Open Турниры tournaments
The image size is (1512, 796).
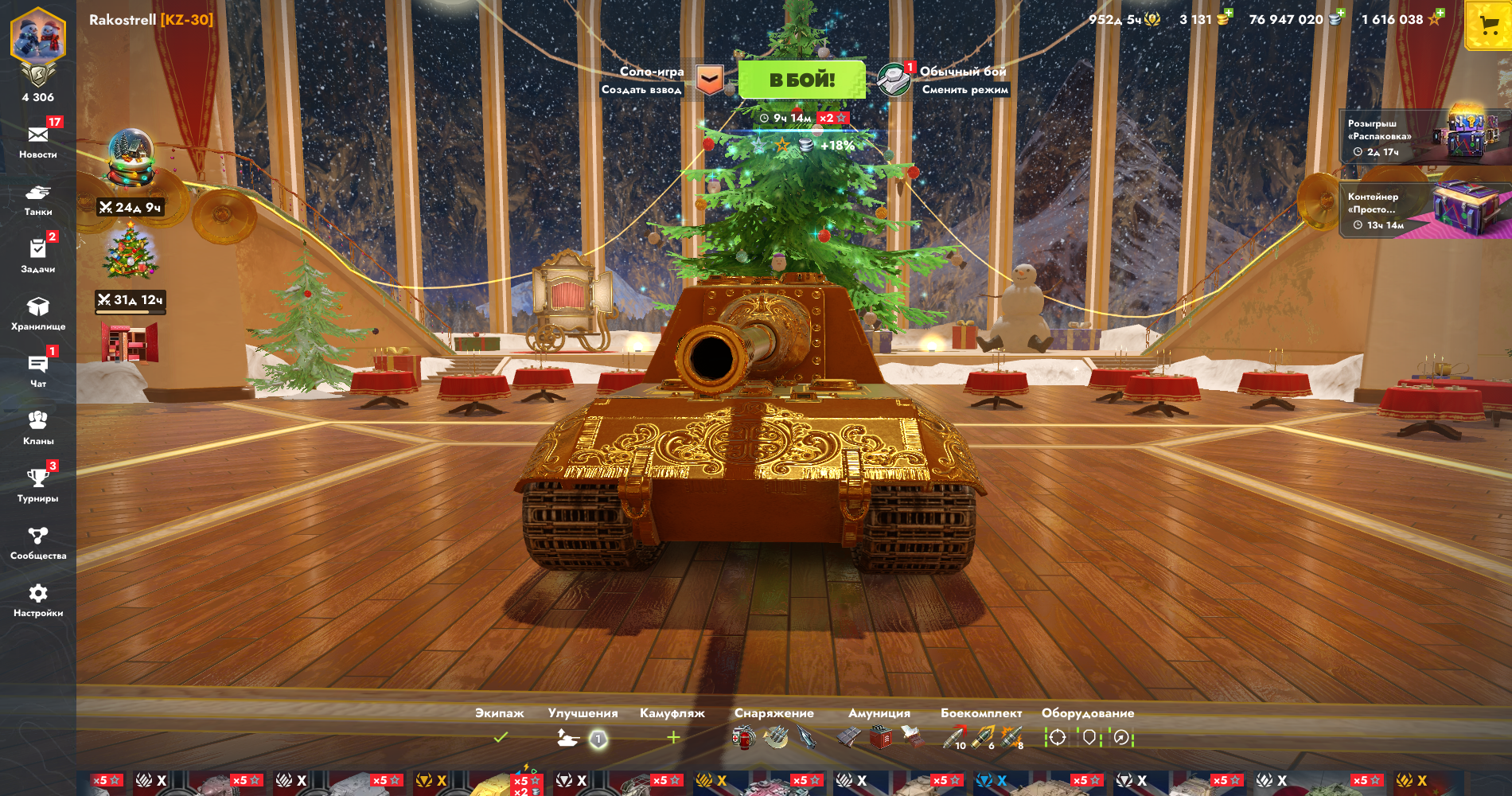(38, 485)
